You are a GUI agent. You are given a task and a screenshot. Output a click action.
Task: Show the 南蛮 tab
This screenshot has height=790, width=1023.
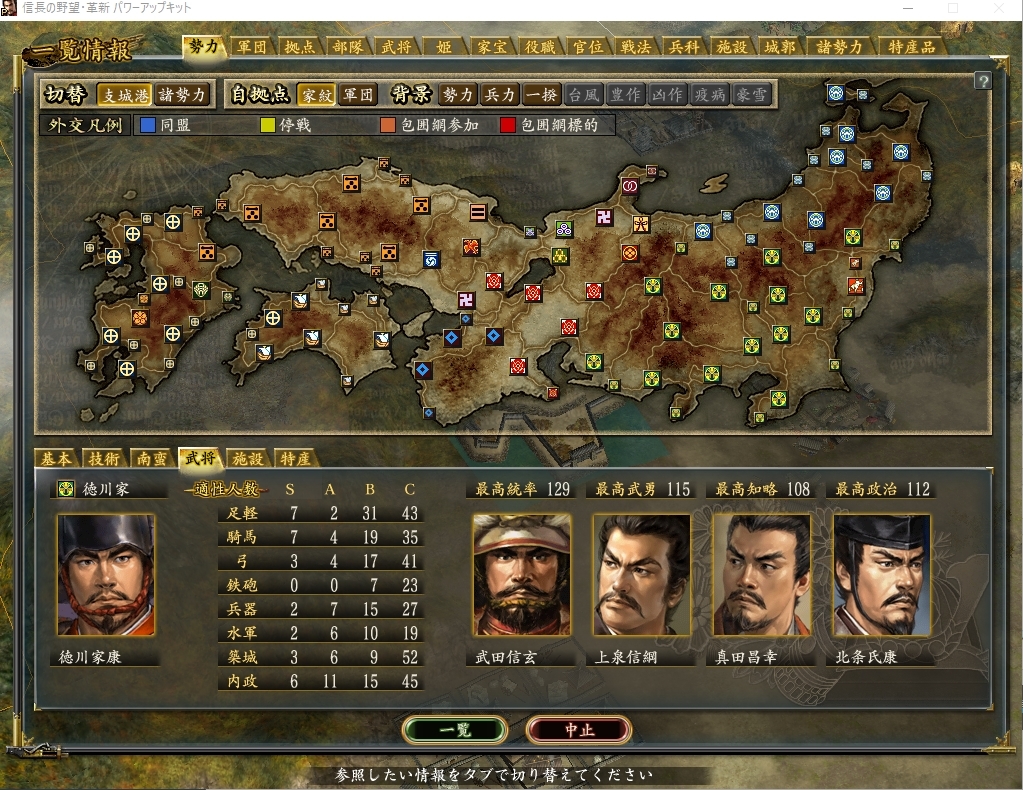152,459
